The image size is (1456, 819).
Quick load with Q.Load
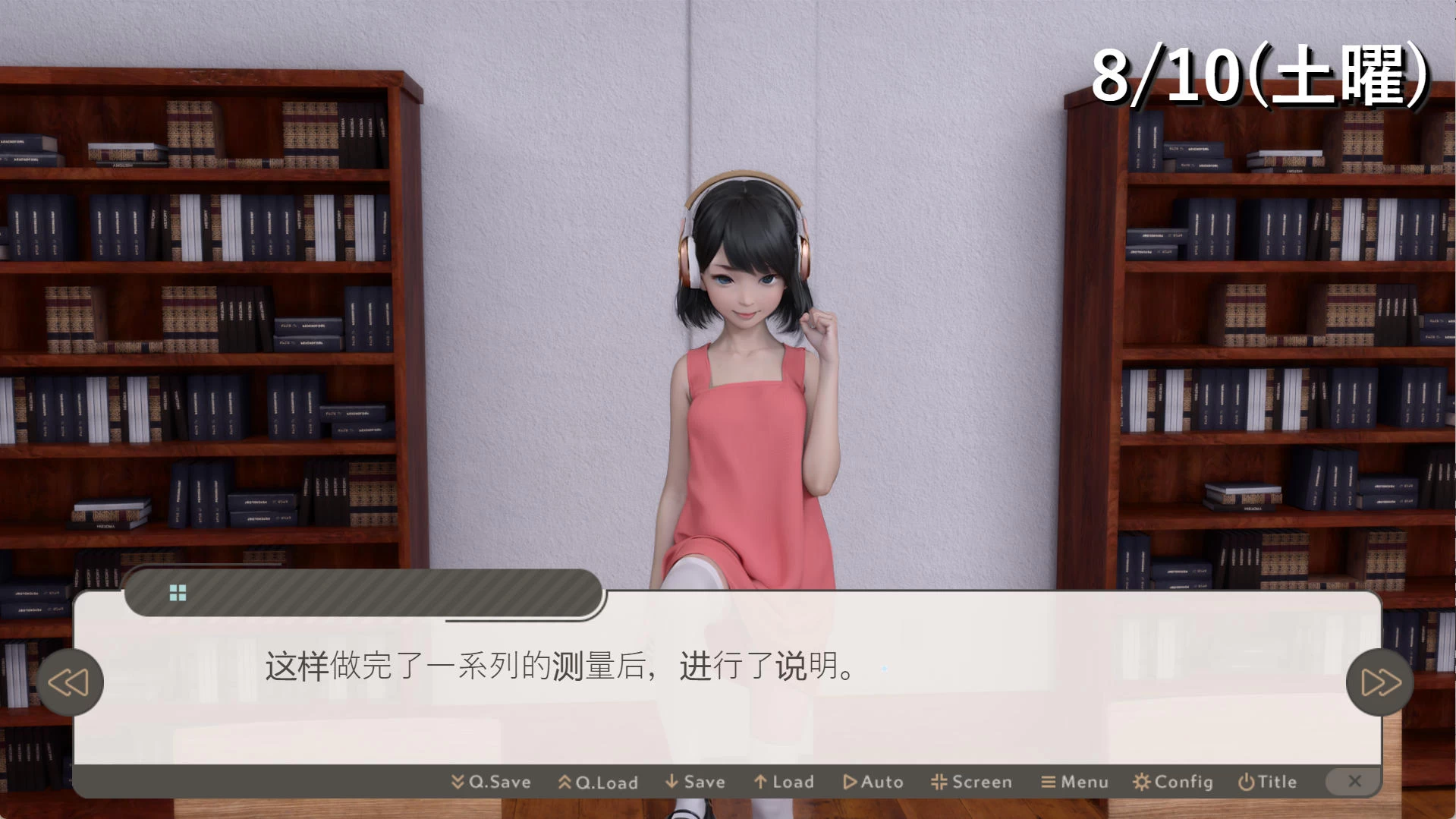(598, 782)
